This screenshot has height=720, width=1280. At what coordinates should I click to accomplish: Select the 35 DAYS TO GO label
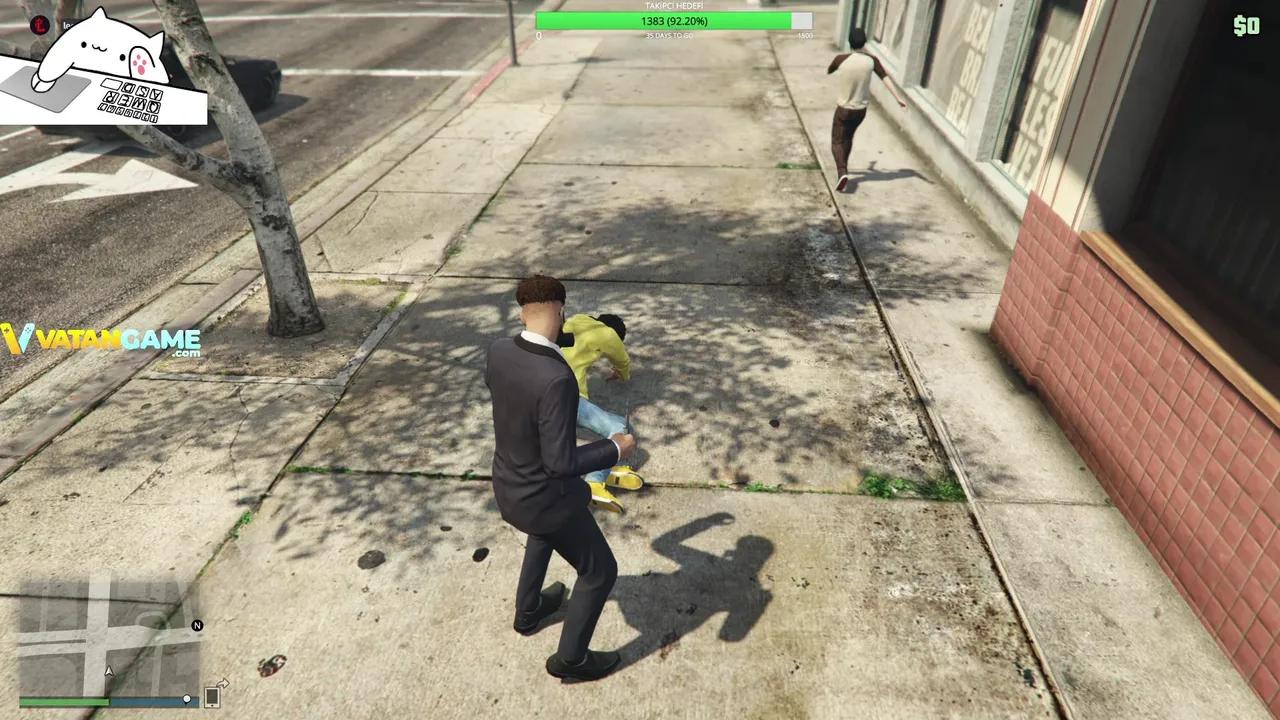pos(672,35)
